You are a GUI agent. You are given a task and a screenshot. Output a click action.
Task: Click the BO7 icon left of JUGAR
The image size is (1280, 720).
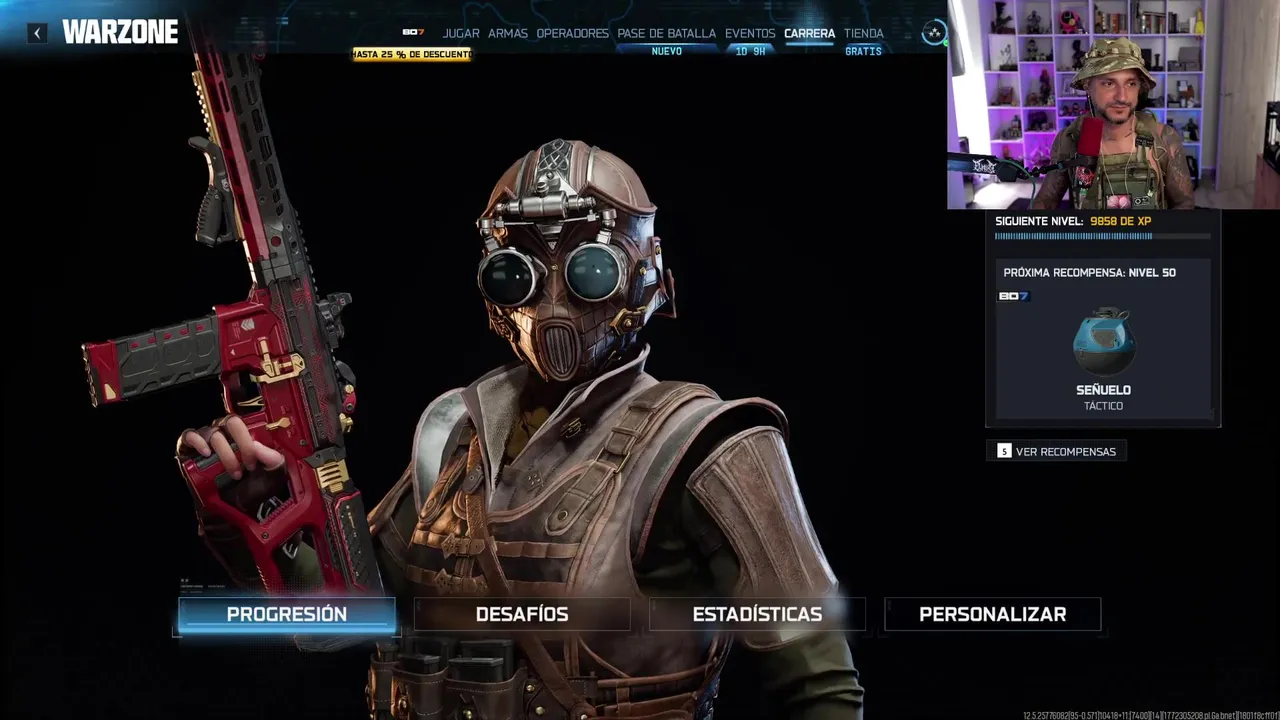(x=413, y=33)
